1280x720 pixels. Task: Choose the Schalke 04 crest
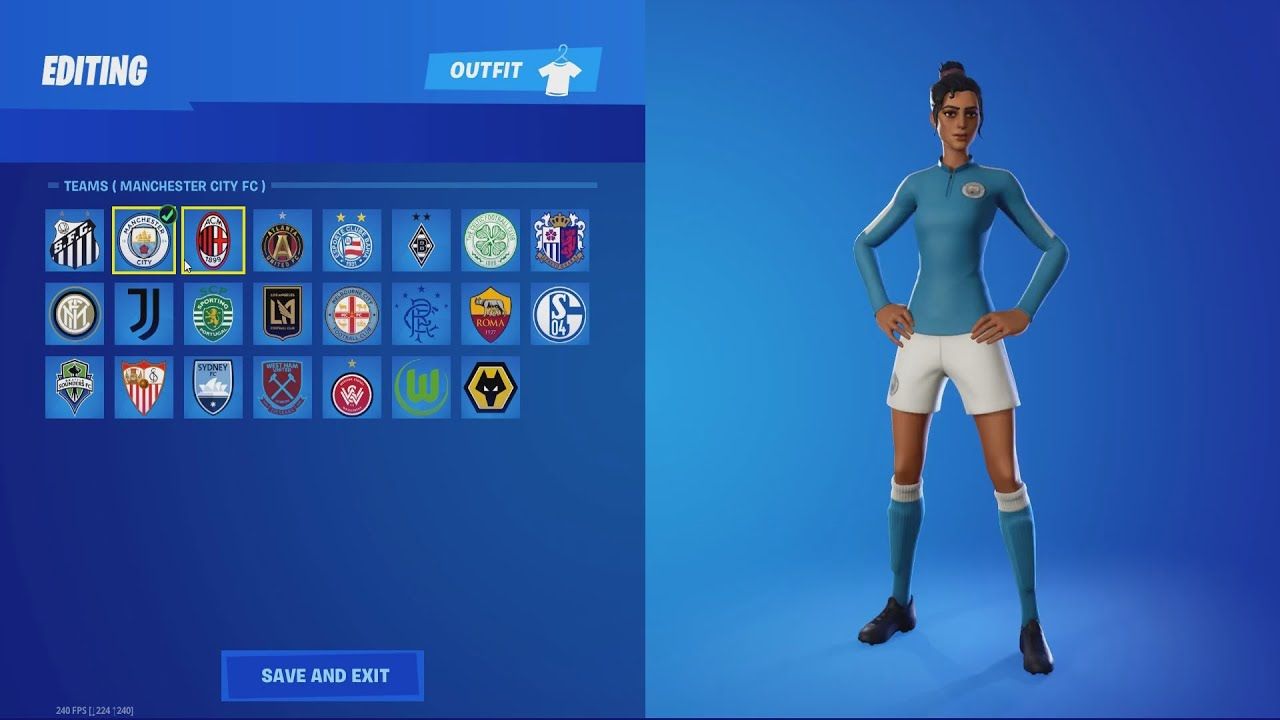coord(559,314)
